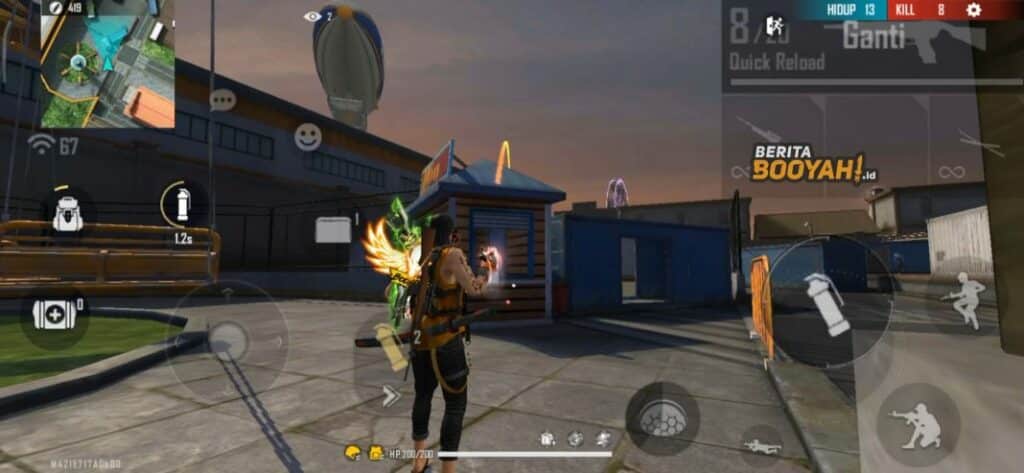
Task: Tap the exit door runner icon
Action: pyautogui.click(x=773, y=25)
